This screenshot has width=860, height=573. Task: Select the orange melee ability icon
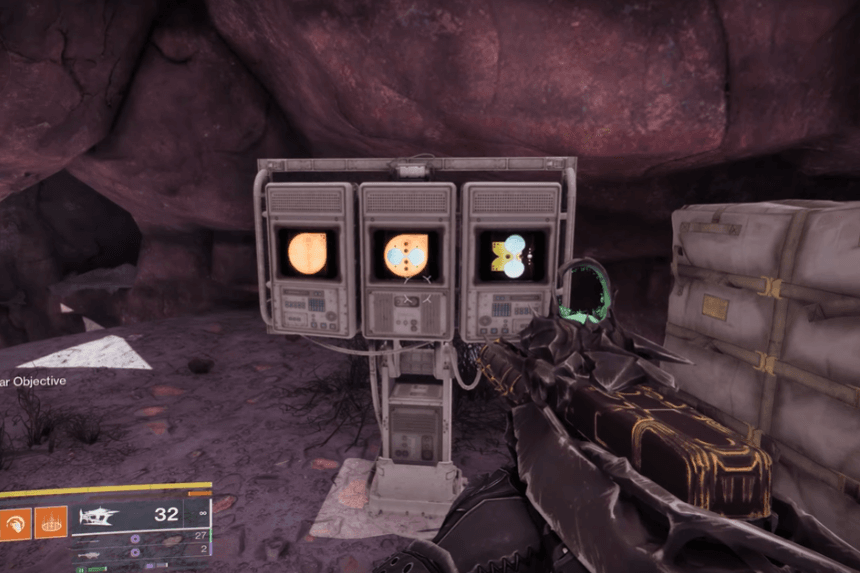[15, 522]
